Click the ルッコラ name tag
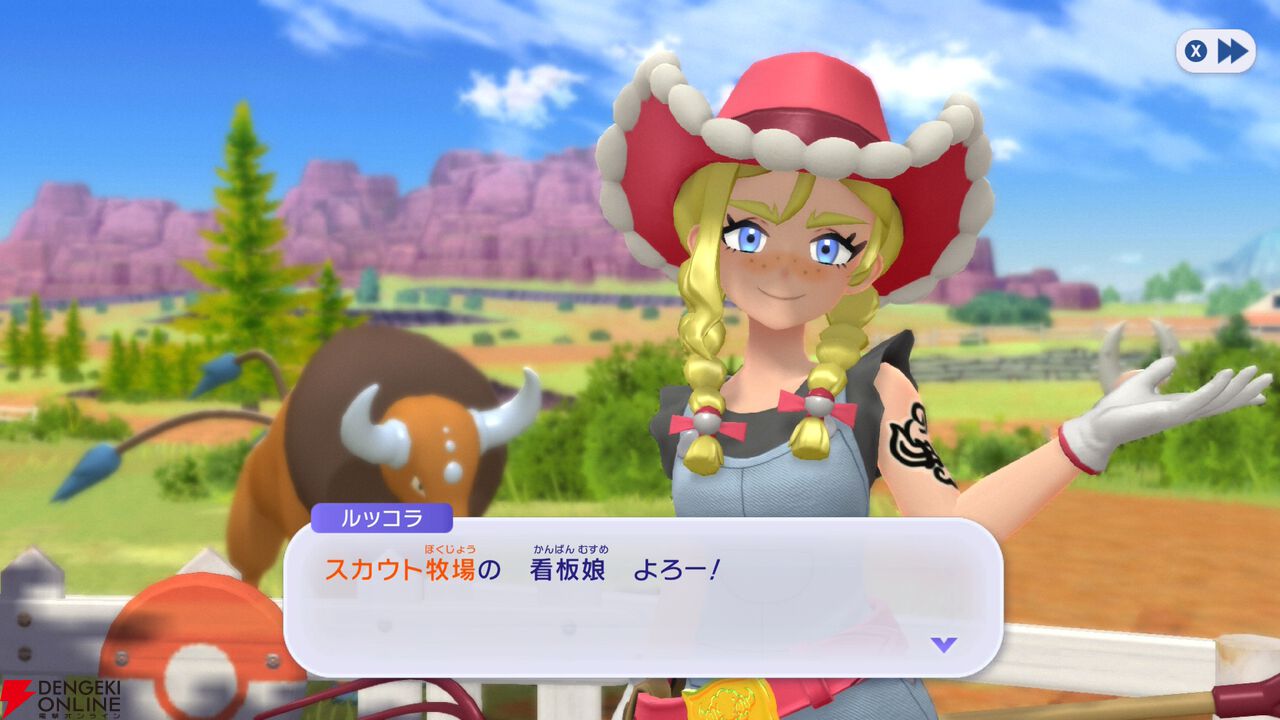 (383, 516)
